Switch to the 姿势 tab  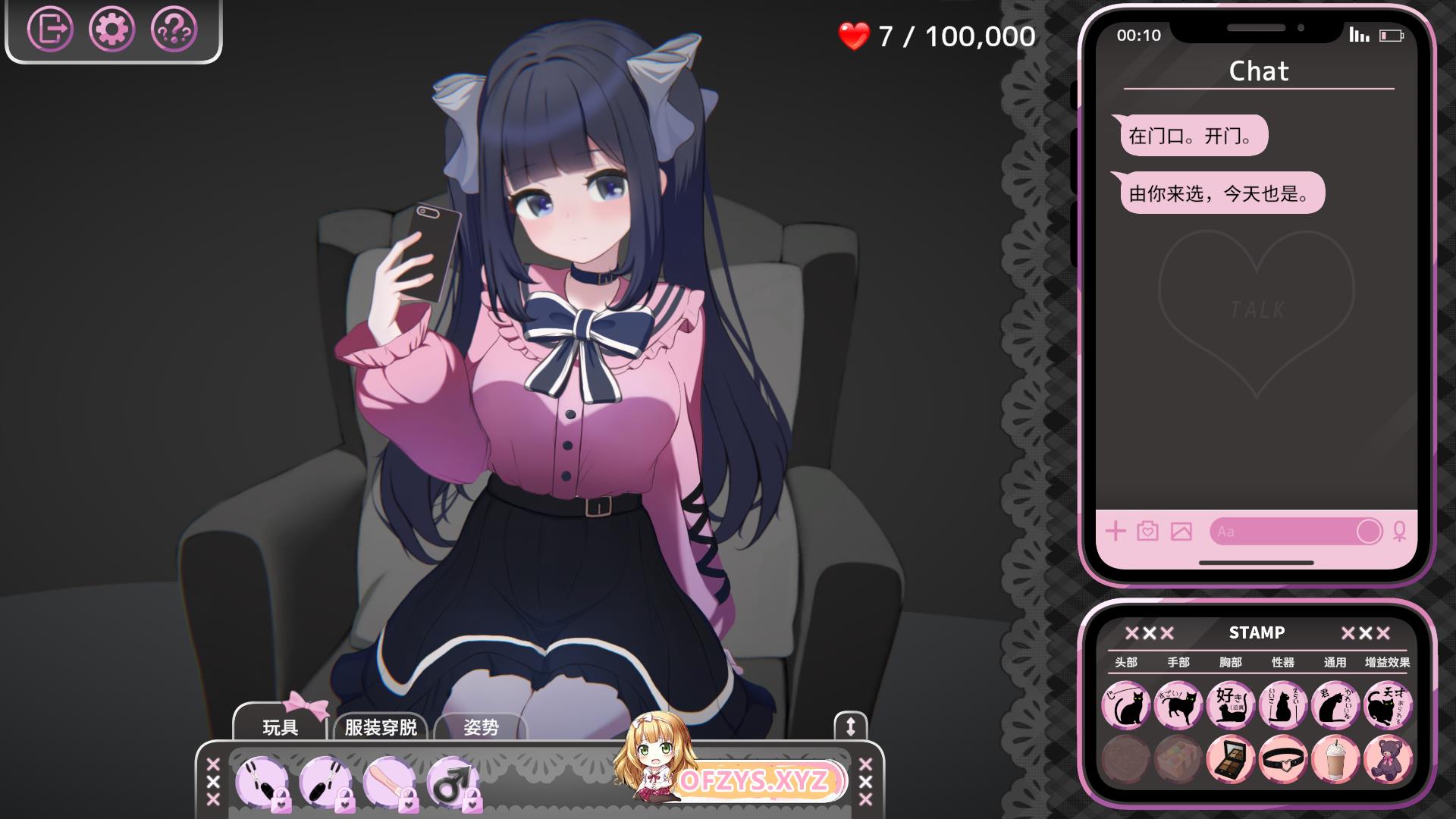[481, 727]
